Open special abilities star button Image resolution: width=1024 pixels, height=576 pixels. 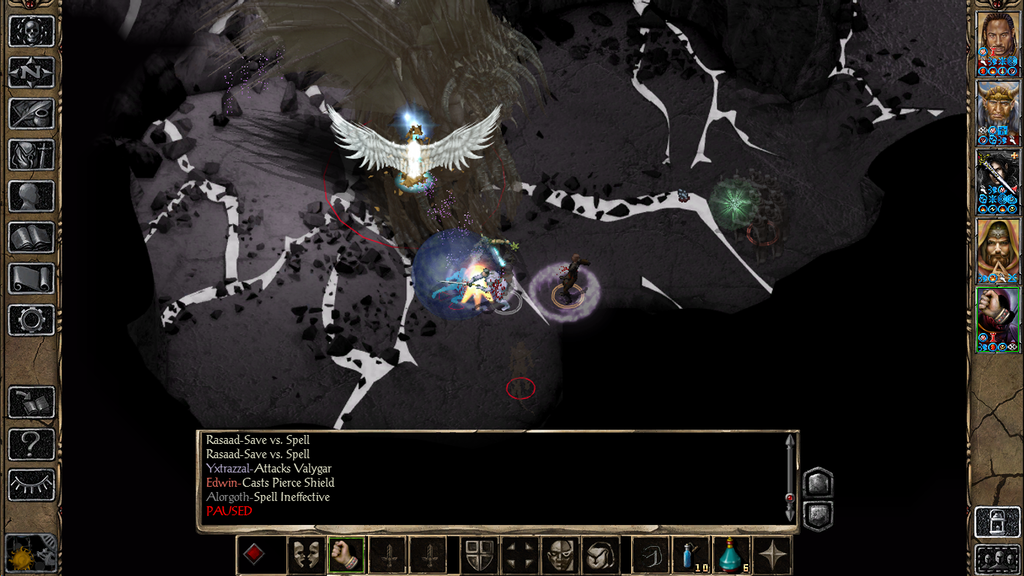click(773, 555)
